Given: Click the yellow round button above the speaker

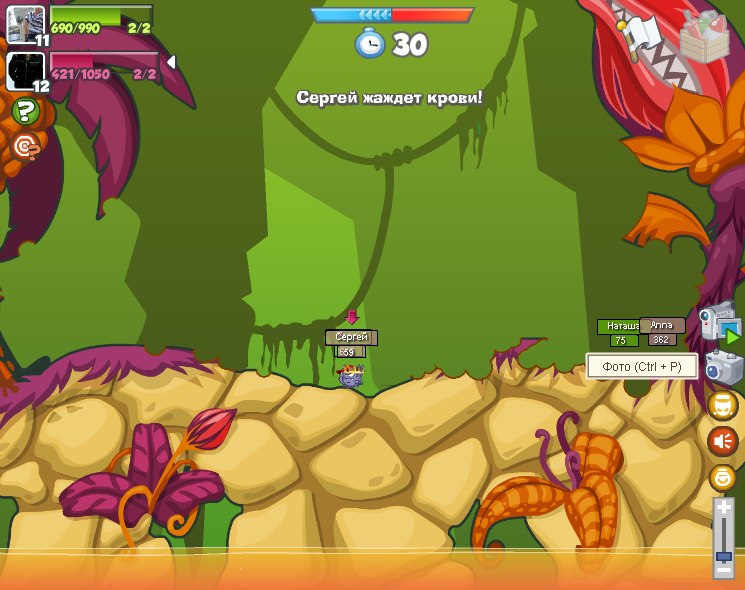Looking at the screenshot, I should click(723, 405).
